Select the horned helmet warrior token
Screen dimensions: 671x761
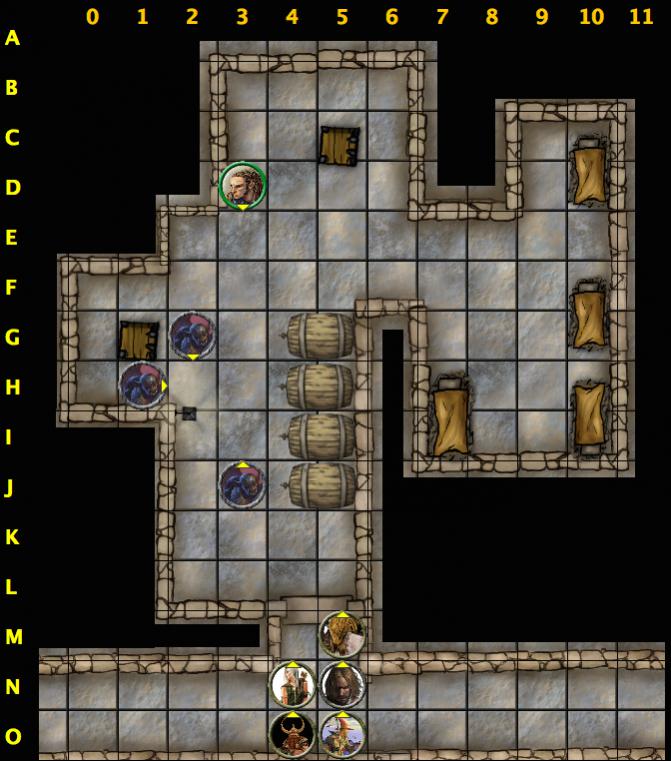point(293,734)
